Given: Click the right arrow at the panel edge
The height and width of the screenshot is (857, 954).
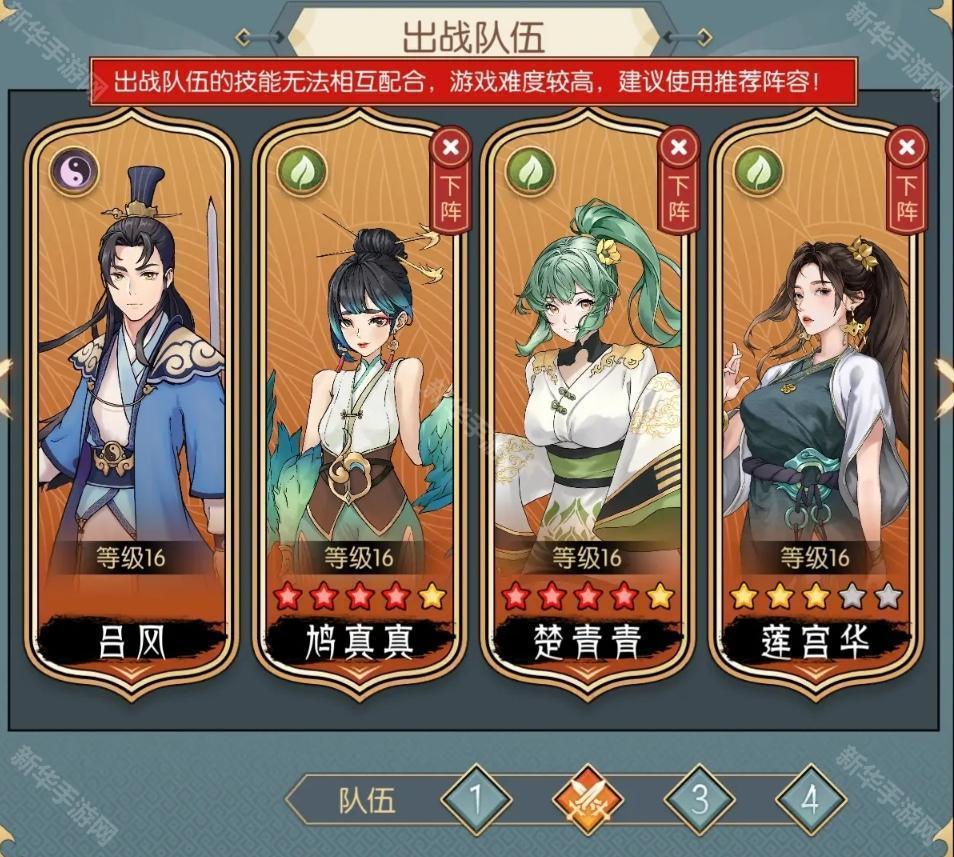Looking at the screenshot, I should pyautogui.click(x=944, y=385).
